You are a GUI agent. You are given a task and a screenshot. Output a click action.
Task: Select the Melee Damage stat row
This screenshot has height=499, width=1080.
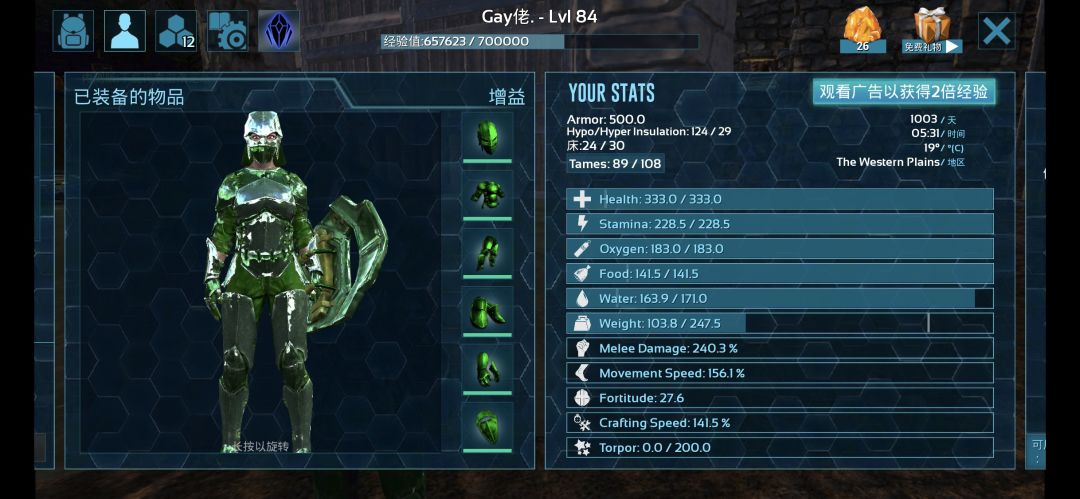pyautogui.click(x=780, y=348)
